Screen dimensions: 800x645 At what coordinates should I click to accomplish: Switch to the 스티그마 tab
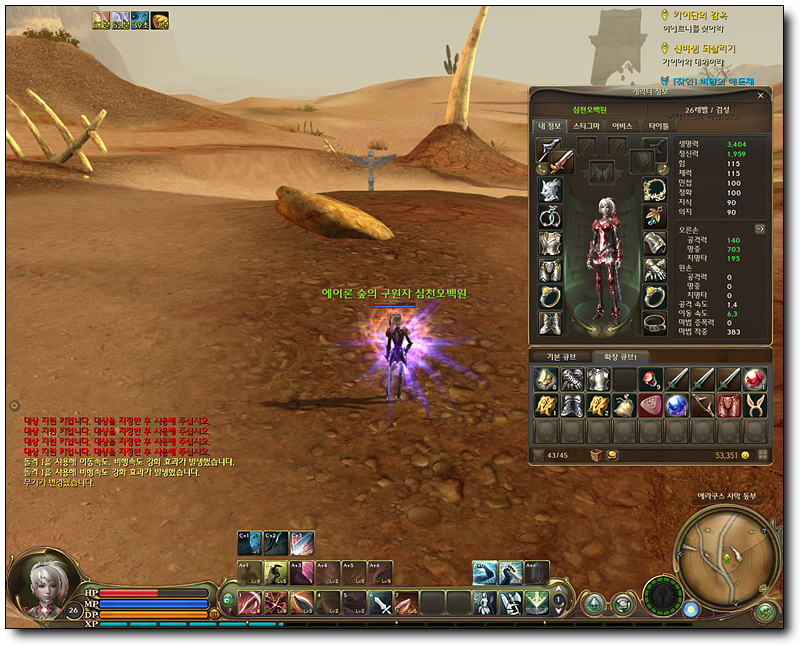(586, 126)
